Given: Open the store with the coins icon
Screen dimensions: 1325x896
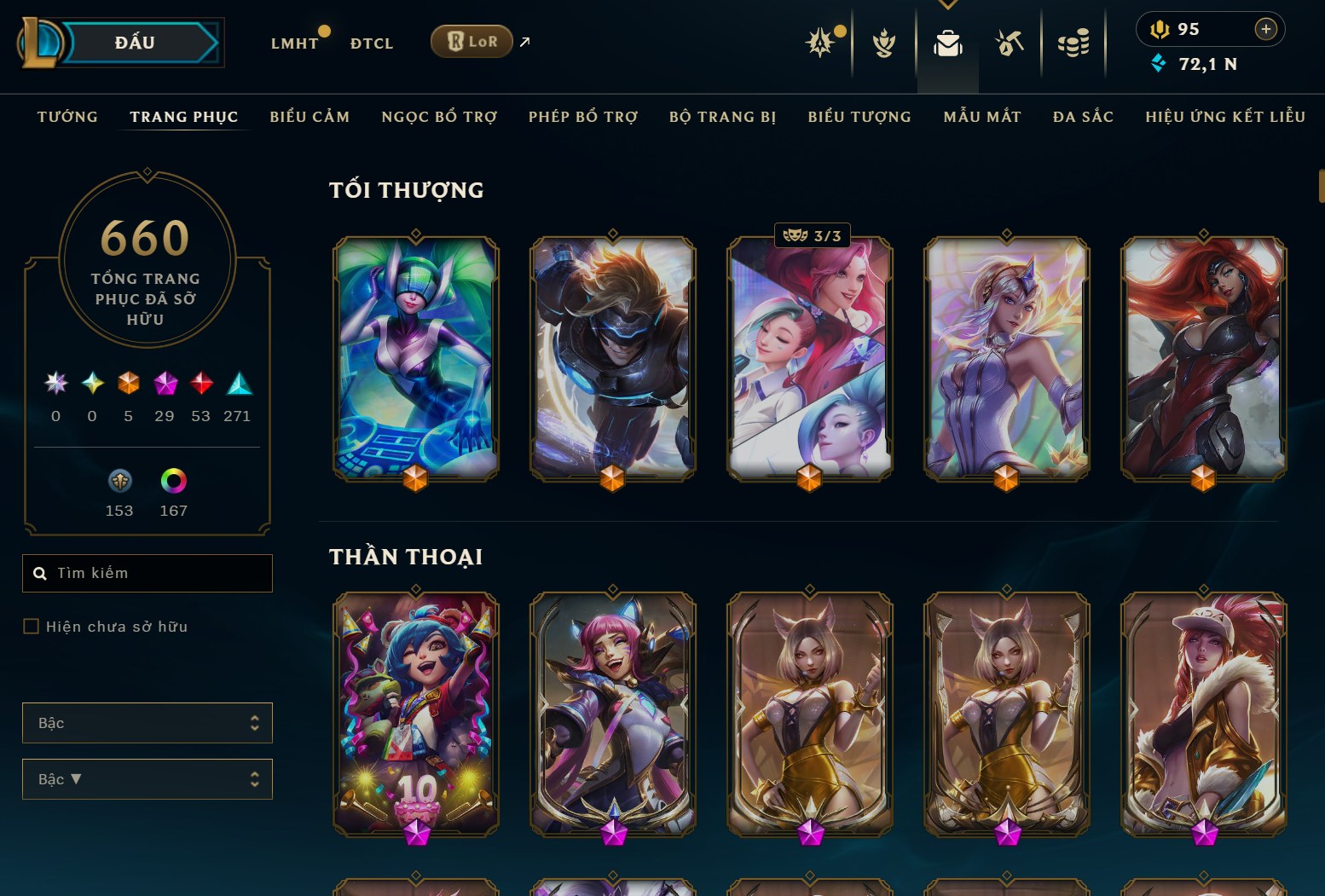Looking at the screenshot, I should tap(1073, 44).
